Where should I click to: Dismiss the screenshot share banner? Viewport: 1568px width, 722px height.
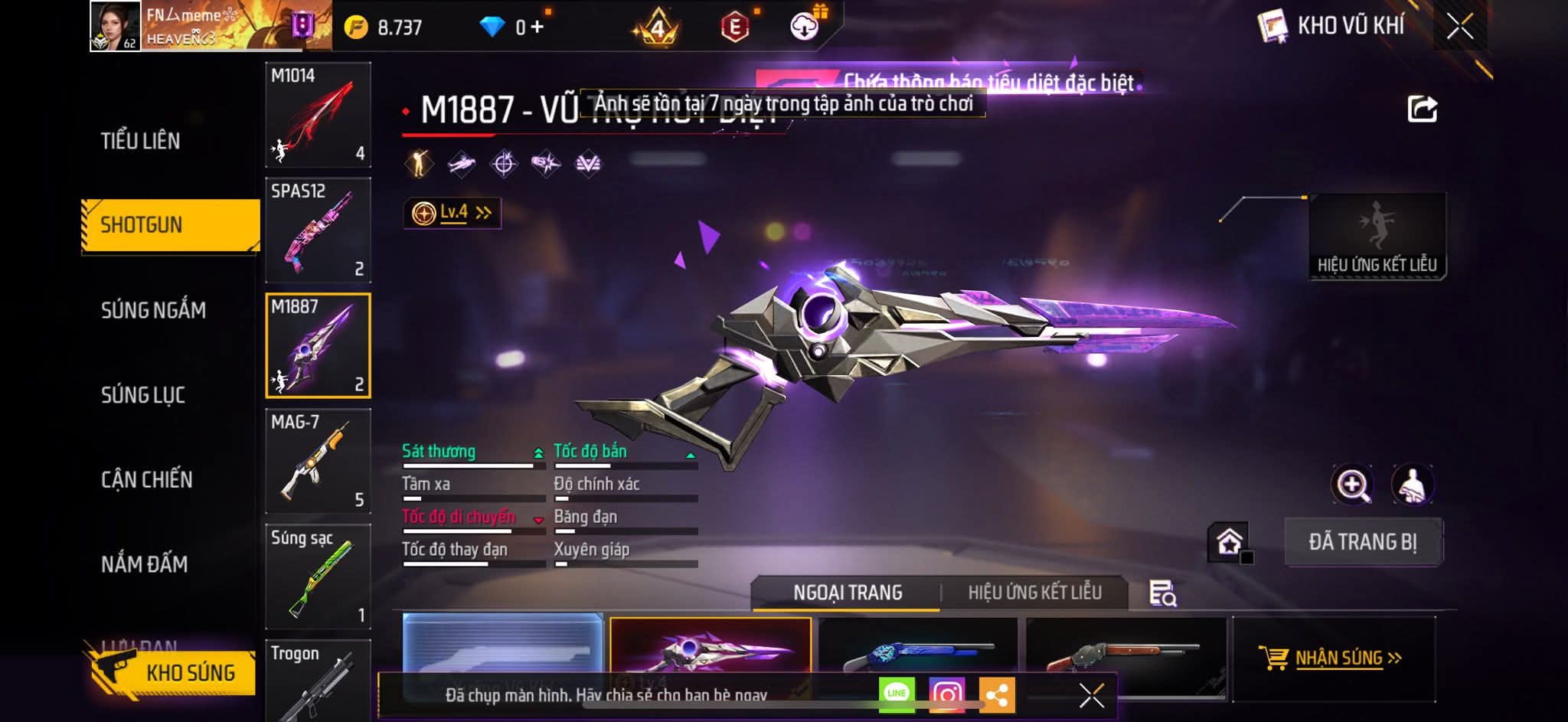pos(1091,695)
